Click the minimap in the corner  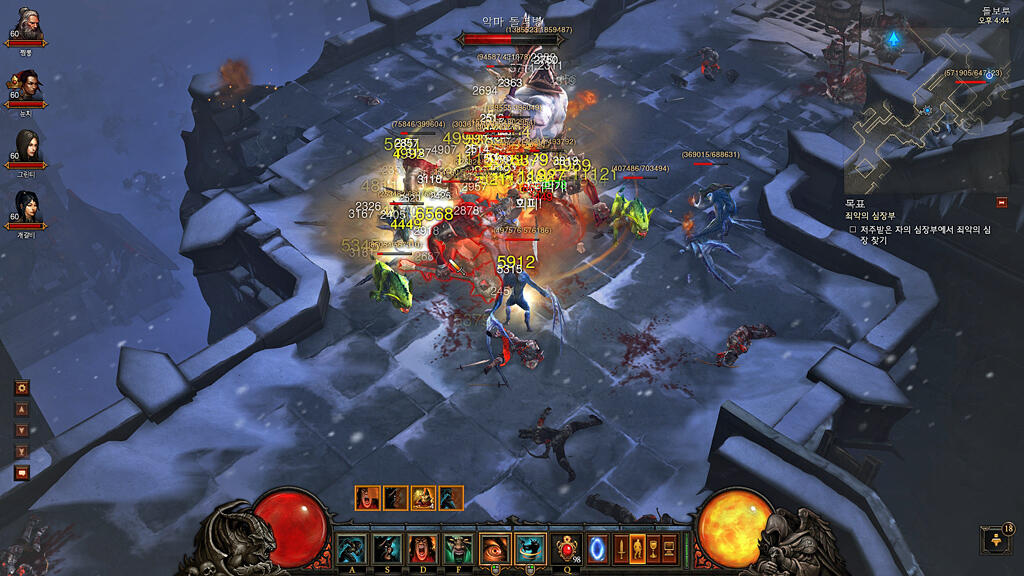point(925,110)
